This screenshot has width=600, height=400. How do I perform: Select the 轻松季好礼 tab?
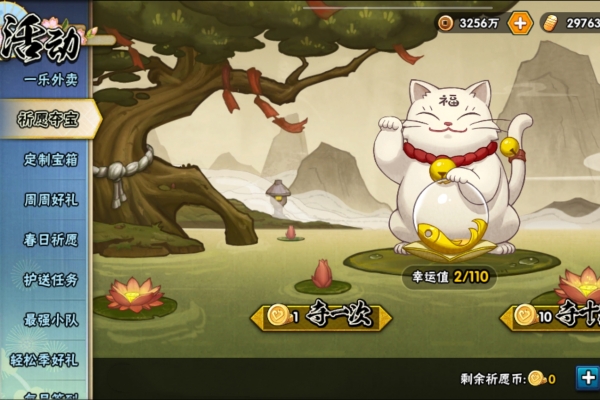[x=50, y=359]
